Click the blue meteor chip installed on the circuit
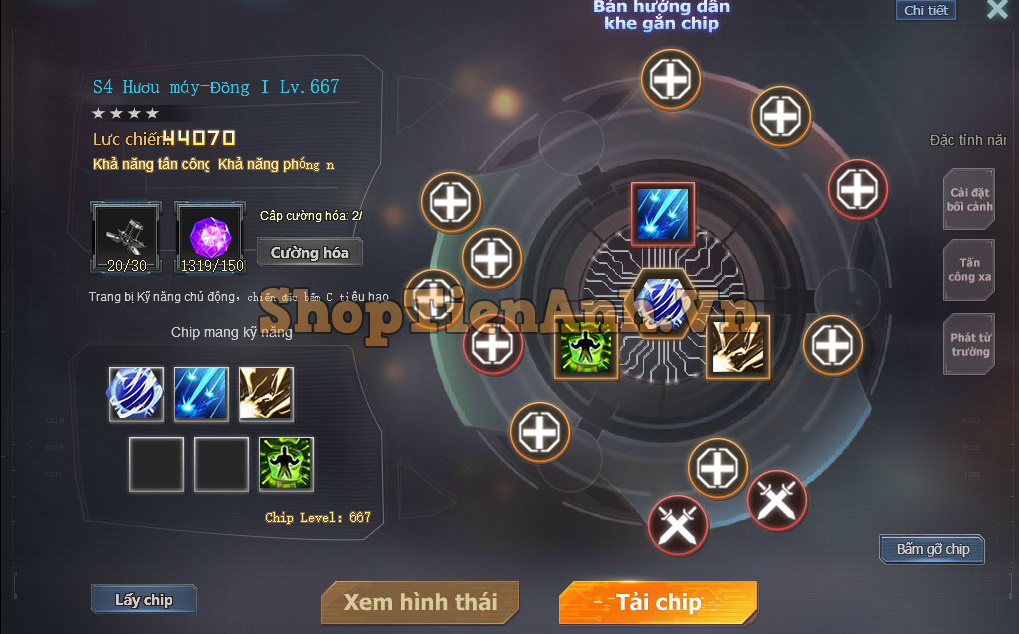1019x634 pixels. (662, 214)
